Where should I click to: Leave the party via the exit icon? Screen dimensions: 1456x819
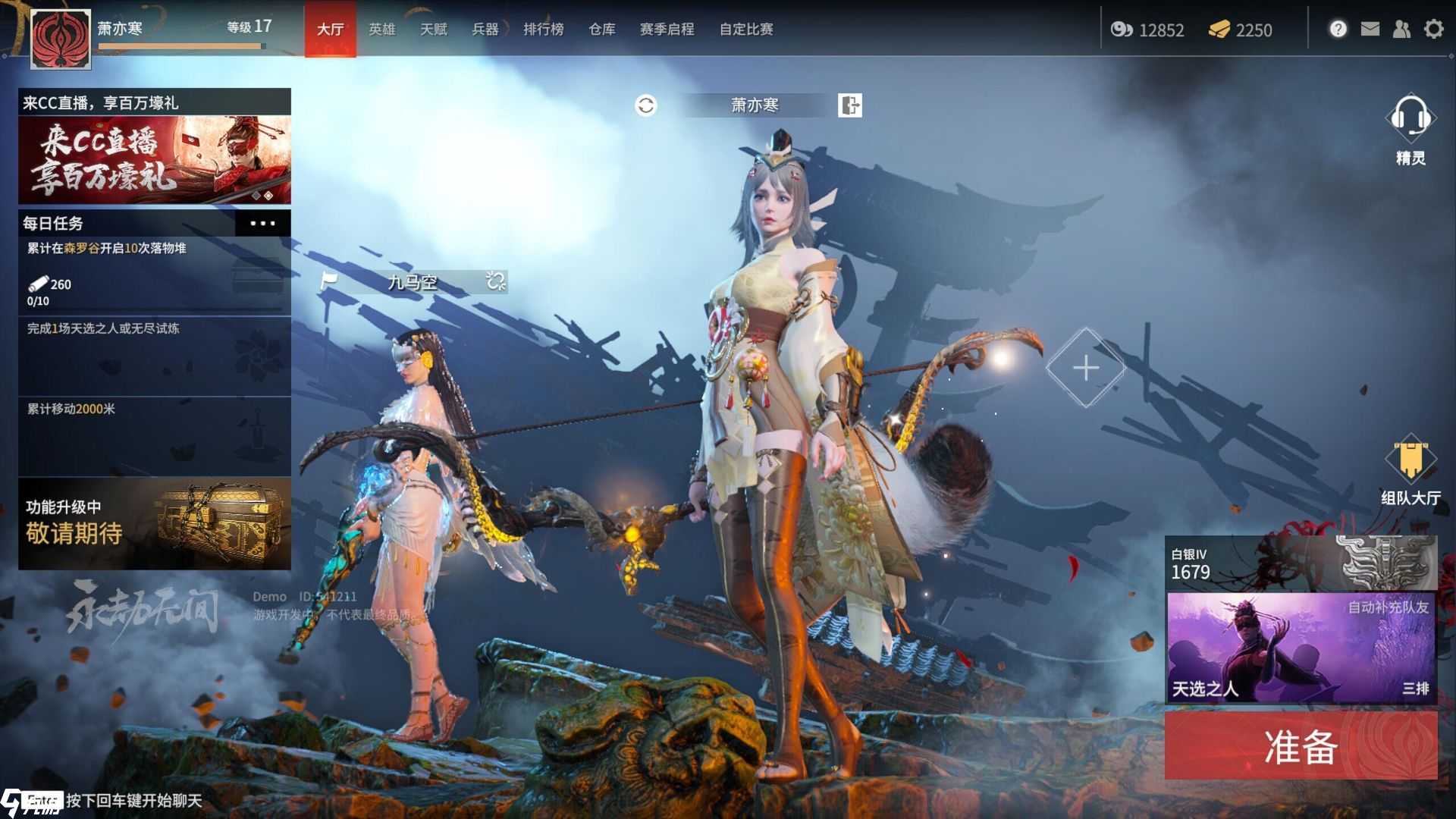click(850, 105)
